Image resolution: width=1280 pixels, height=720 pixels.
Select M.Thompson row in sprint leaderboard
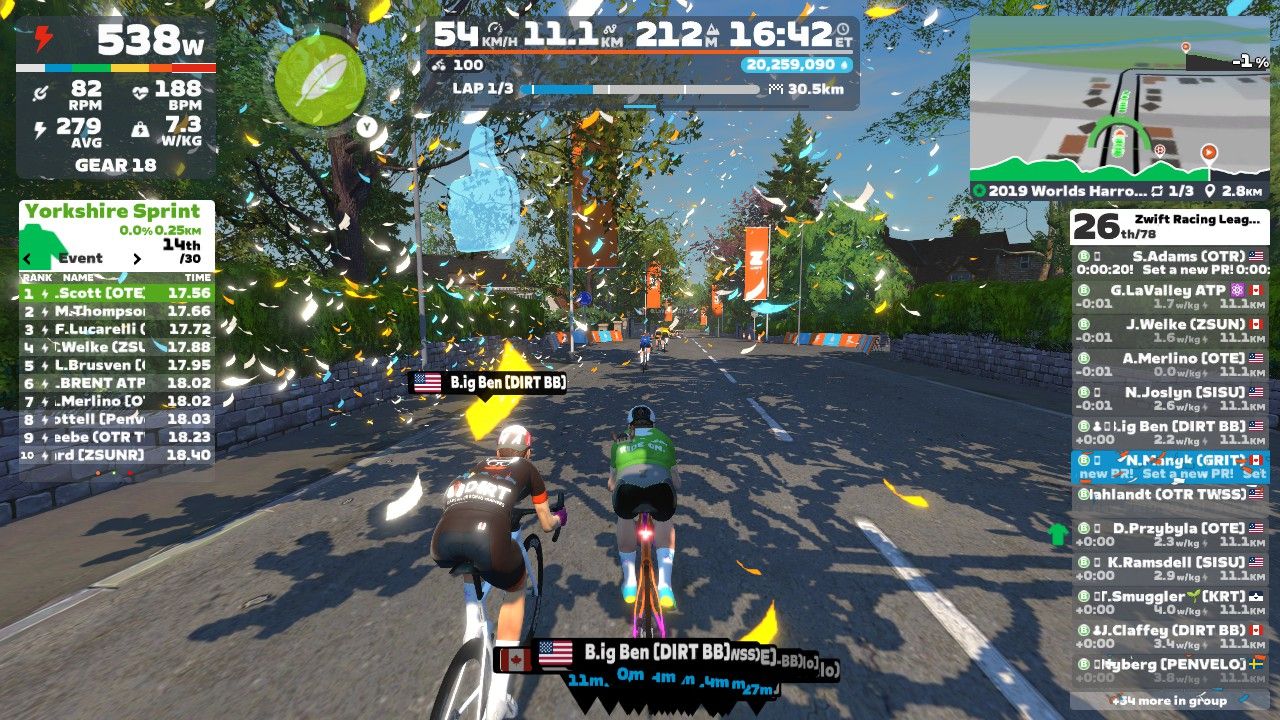(116, 311)
